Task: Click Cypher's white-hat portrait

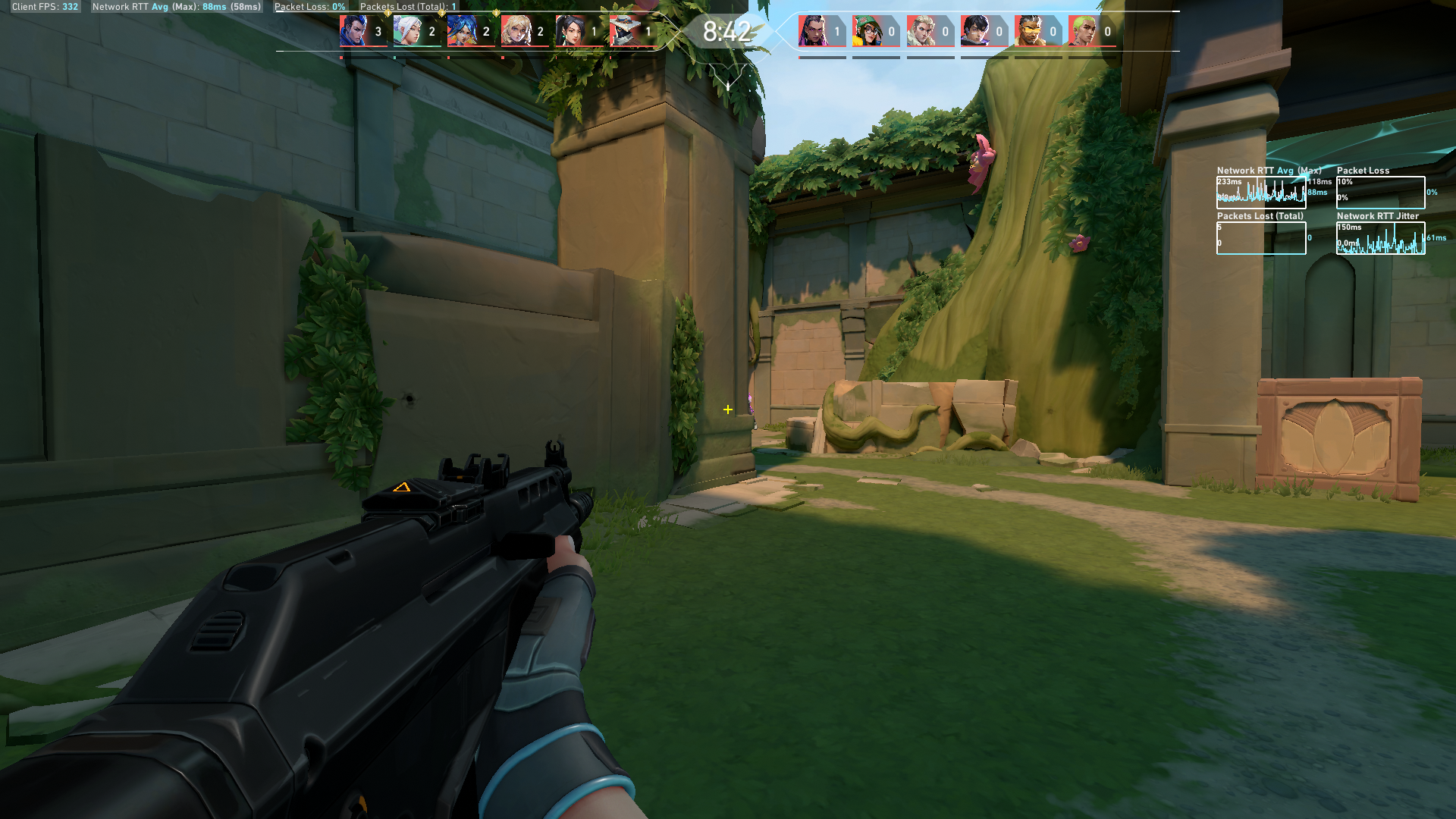Action: click(x=623, y=31)
